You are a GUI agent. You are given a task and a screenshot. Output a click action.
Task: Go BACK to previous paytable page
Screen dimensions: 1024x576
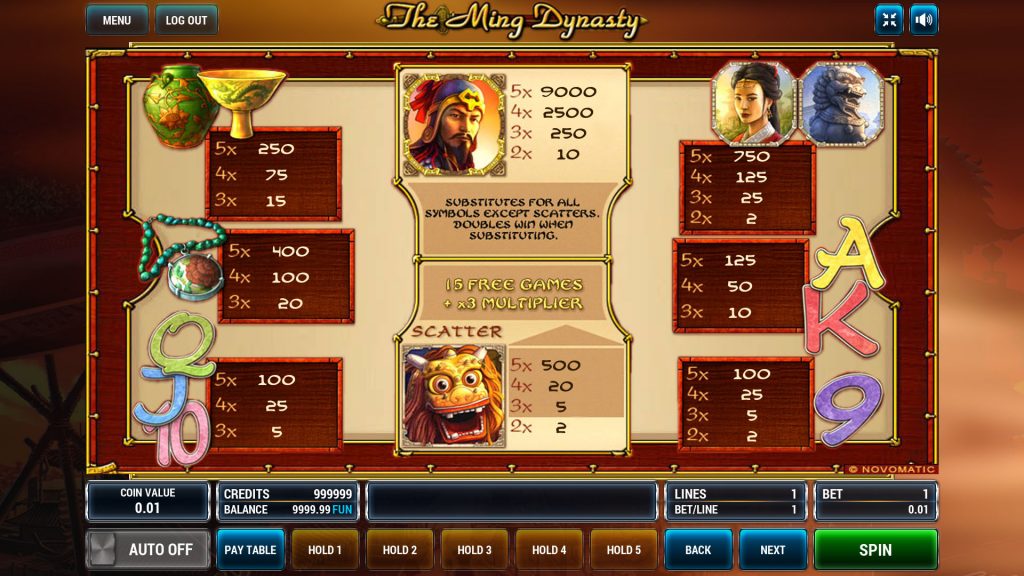[x=698, y=550]
